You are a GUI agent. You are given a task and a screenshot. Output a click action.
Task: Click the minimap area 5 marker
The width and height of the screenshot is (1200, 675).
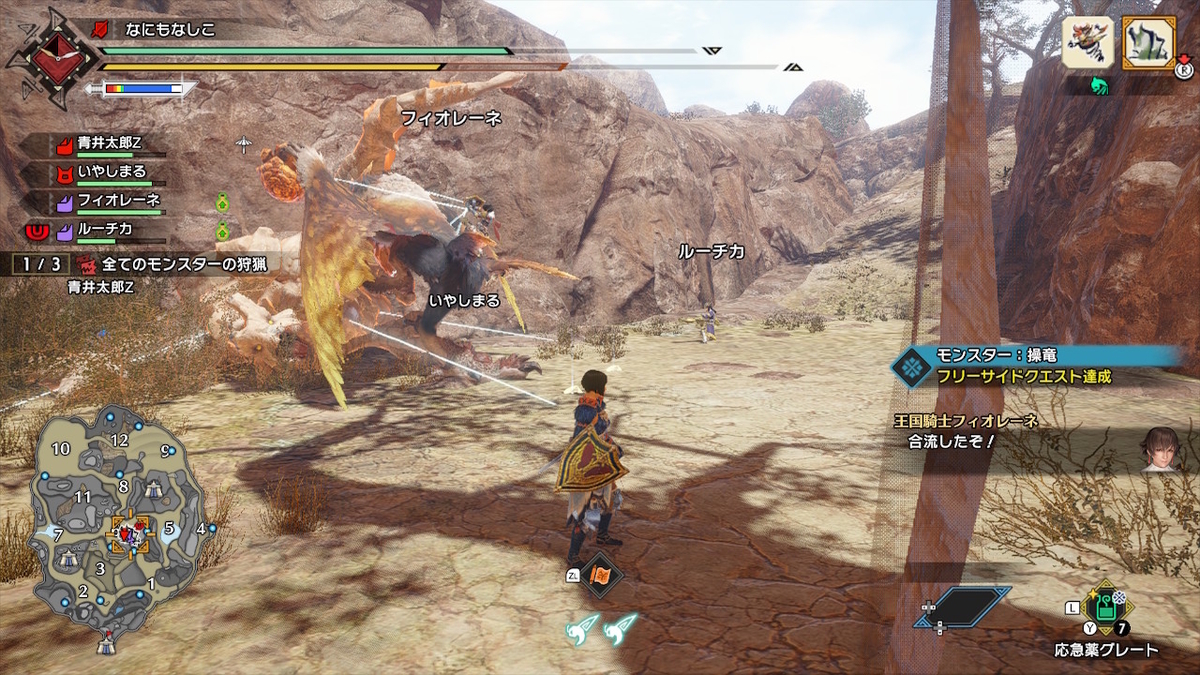[169, 526]
